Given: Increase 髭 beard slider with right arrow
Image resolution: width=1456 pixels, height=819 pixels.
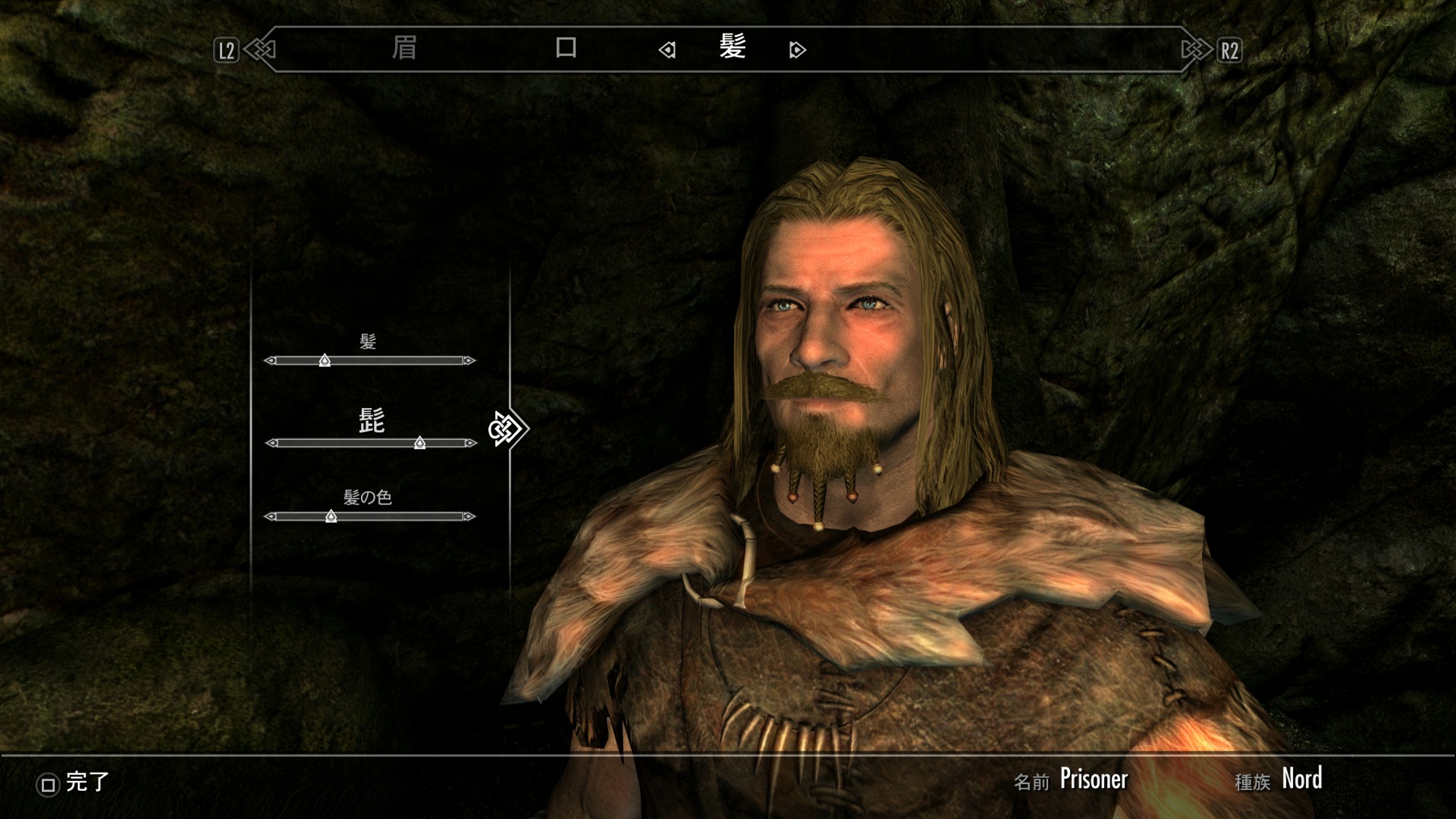Looking at the screenshot, I should [470, 443].
